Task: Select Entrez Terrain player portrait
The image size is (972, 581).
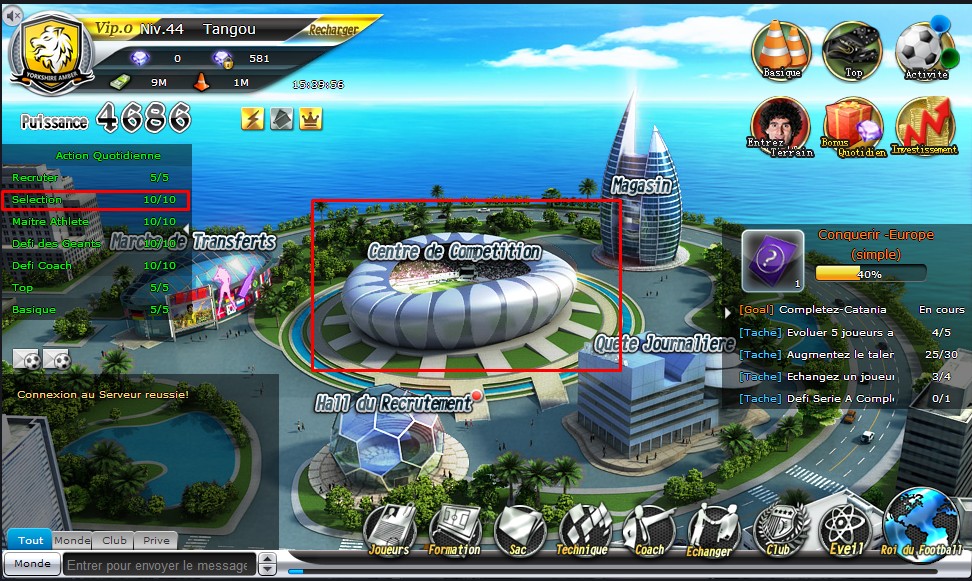Action: [x=779, y=126]
